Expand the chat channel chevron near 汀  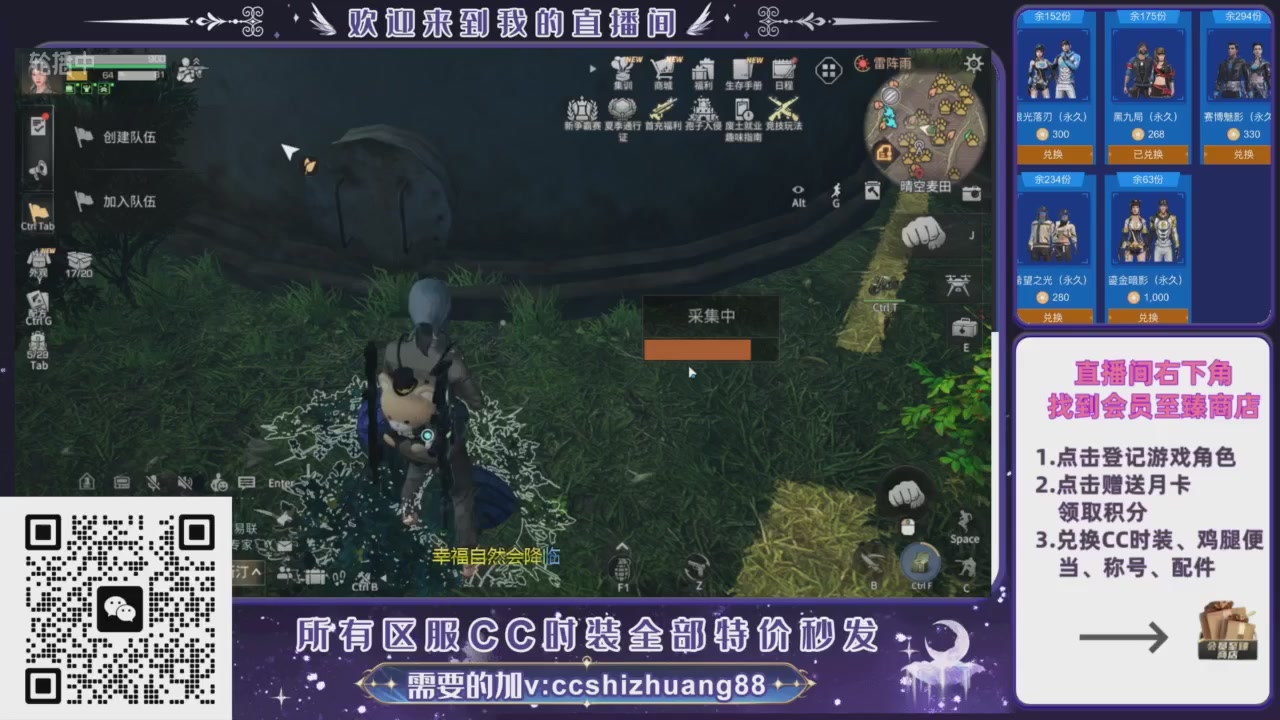(256, 570)
